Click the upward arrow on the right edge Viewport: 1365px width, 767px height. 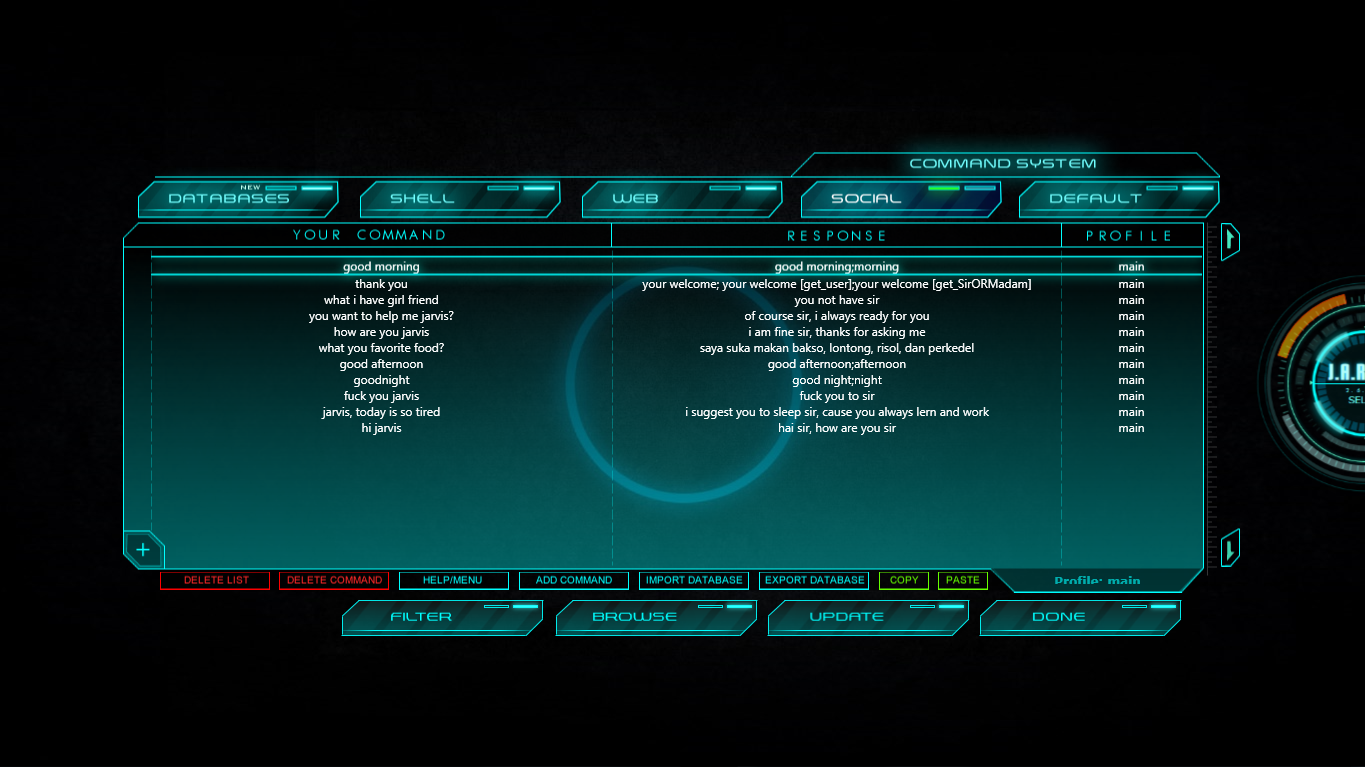1229,241
